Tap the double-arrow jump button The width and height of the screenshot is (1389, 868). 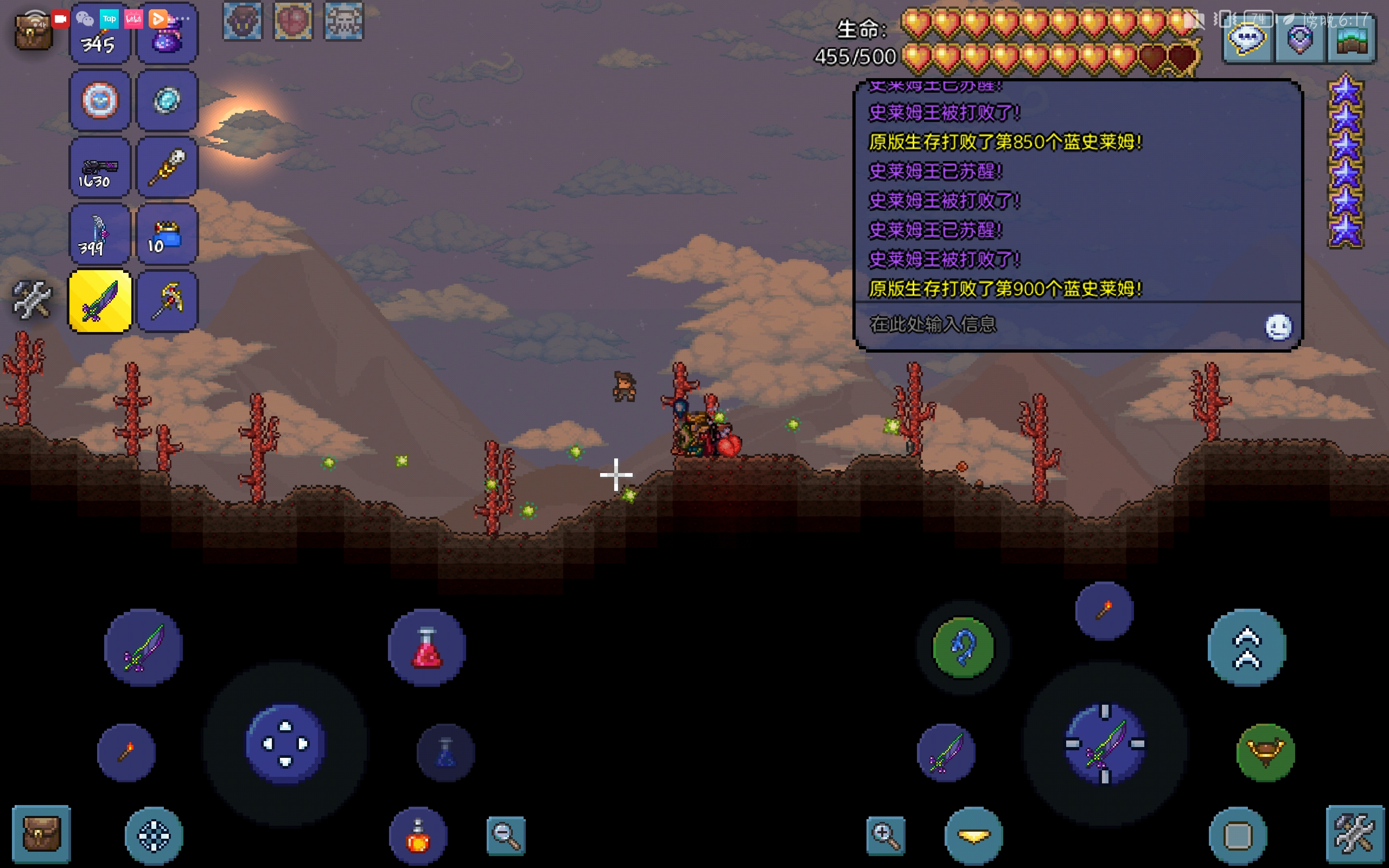(x=1247, y=648)
